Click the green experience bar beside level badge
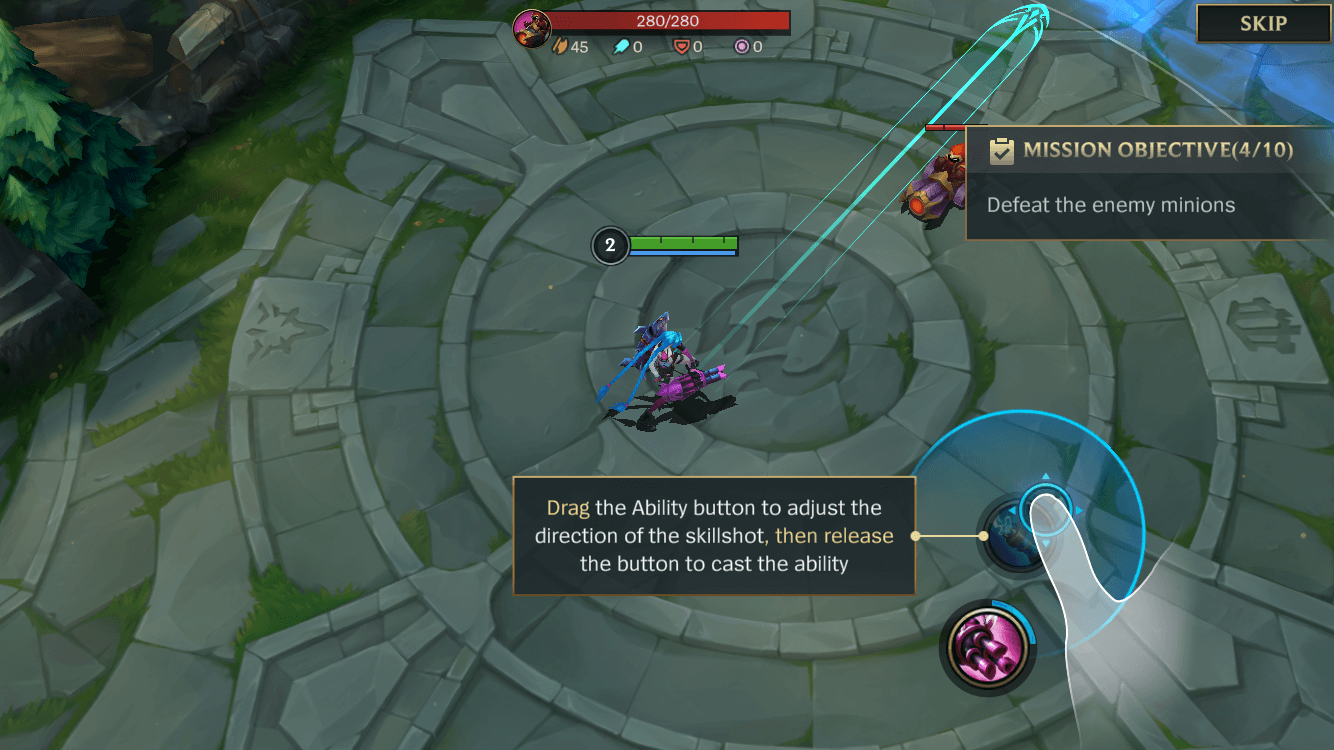 685,242
